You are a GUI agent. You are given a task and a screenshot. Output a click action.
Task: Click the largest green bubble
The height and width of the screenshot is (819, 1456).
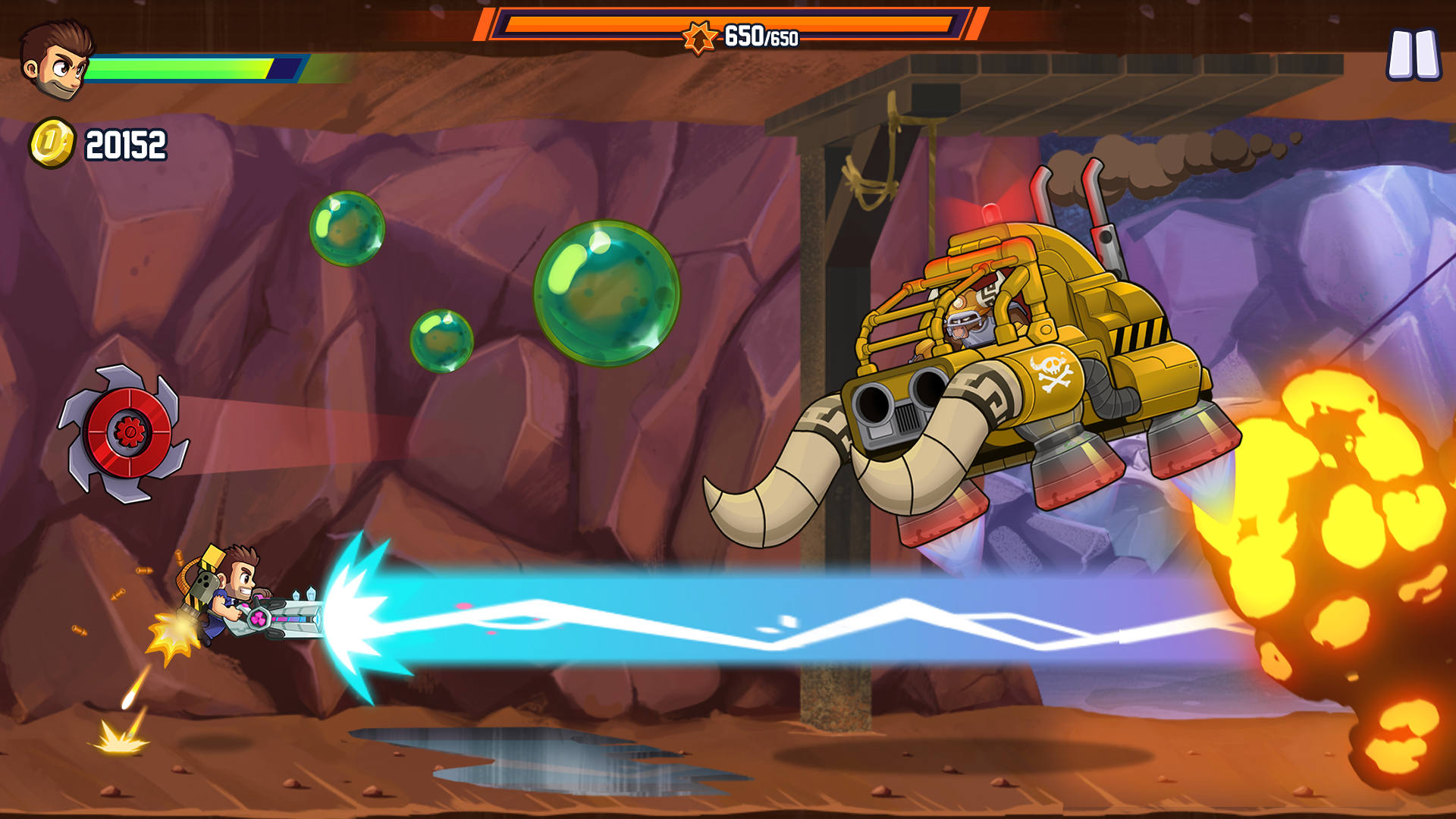pyautogui.click(x=607, y=296)
